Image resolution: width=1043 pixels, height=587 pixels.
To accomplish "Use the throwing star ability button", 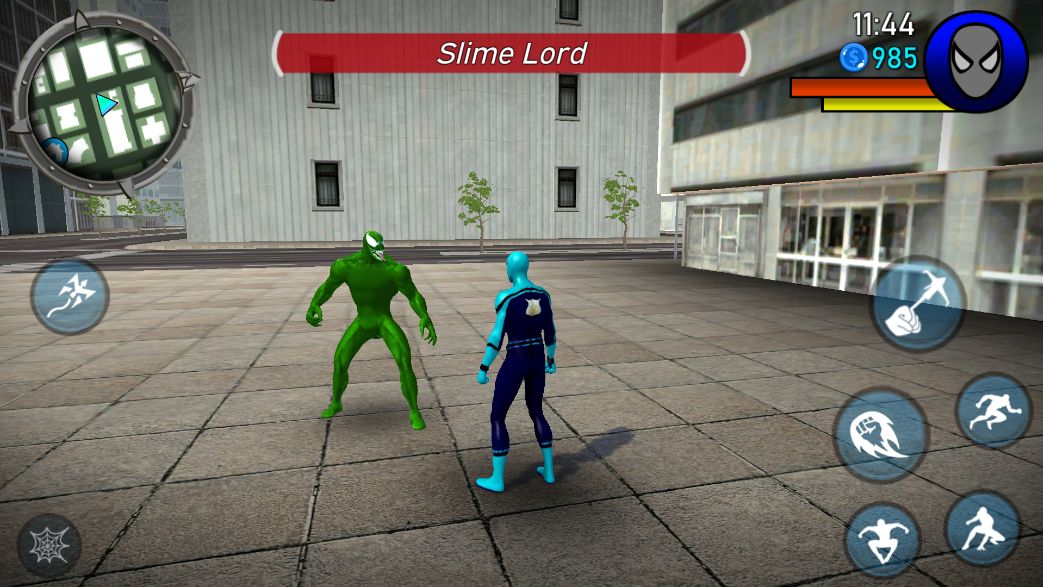I will tap(70, 297).
